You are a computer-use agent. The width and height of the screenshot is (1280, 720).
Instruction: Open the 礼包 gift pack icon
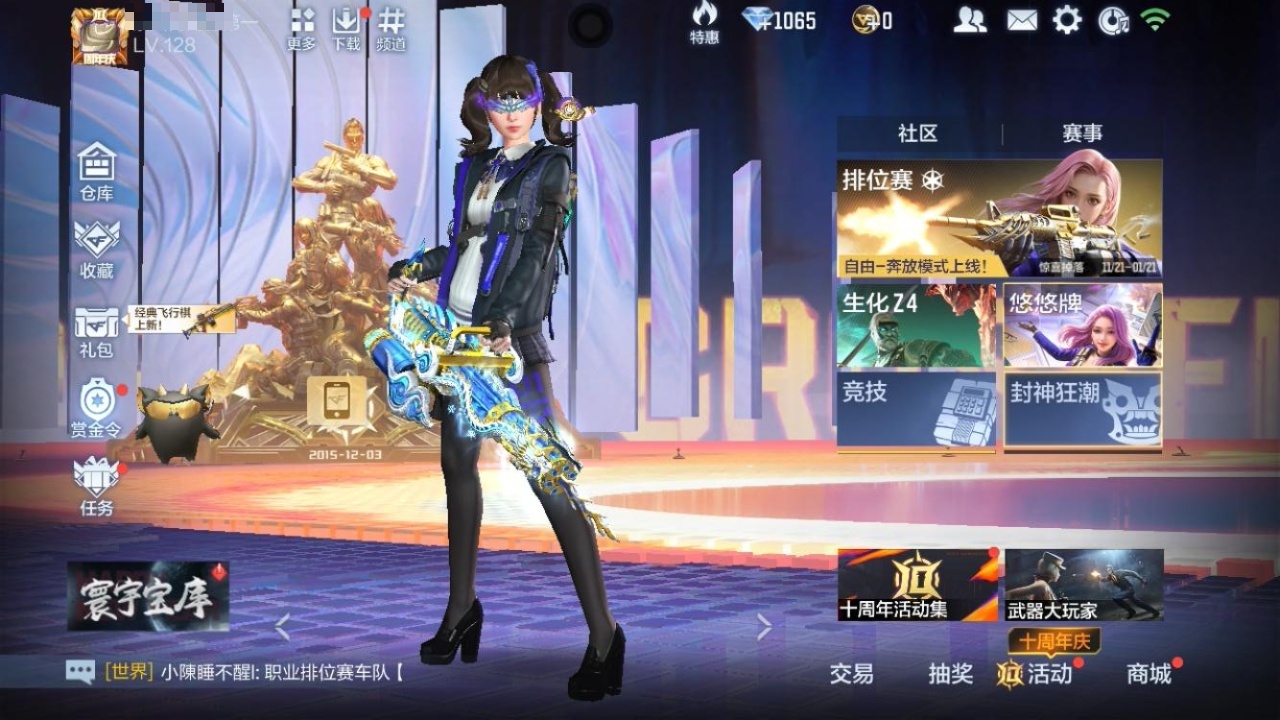click(x=95, y=320)
